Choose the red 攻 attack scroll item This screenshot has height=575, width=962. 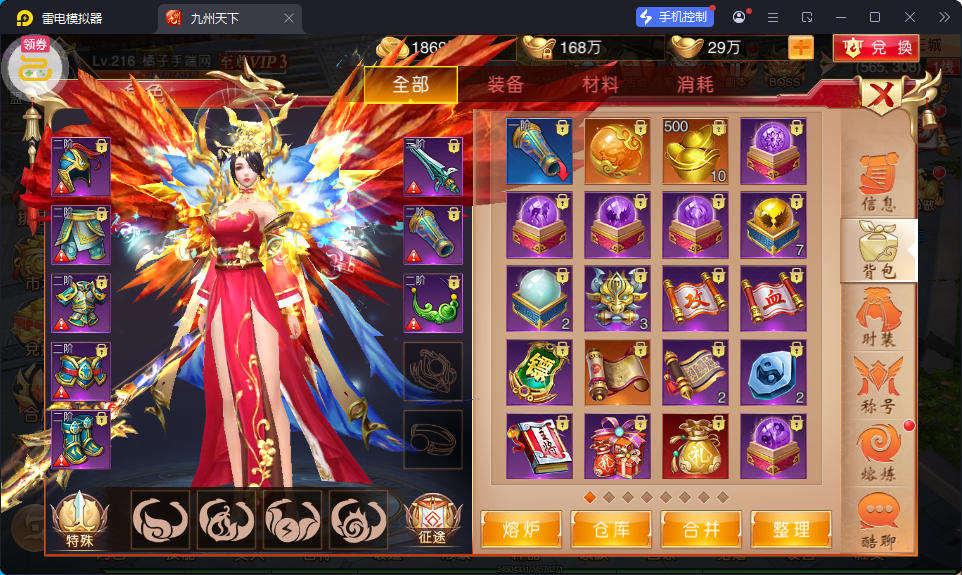click(695, 298)
